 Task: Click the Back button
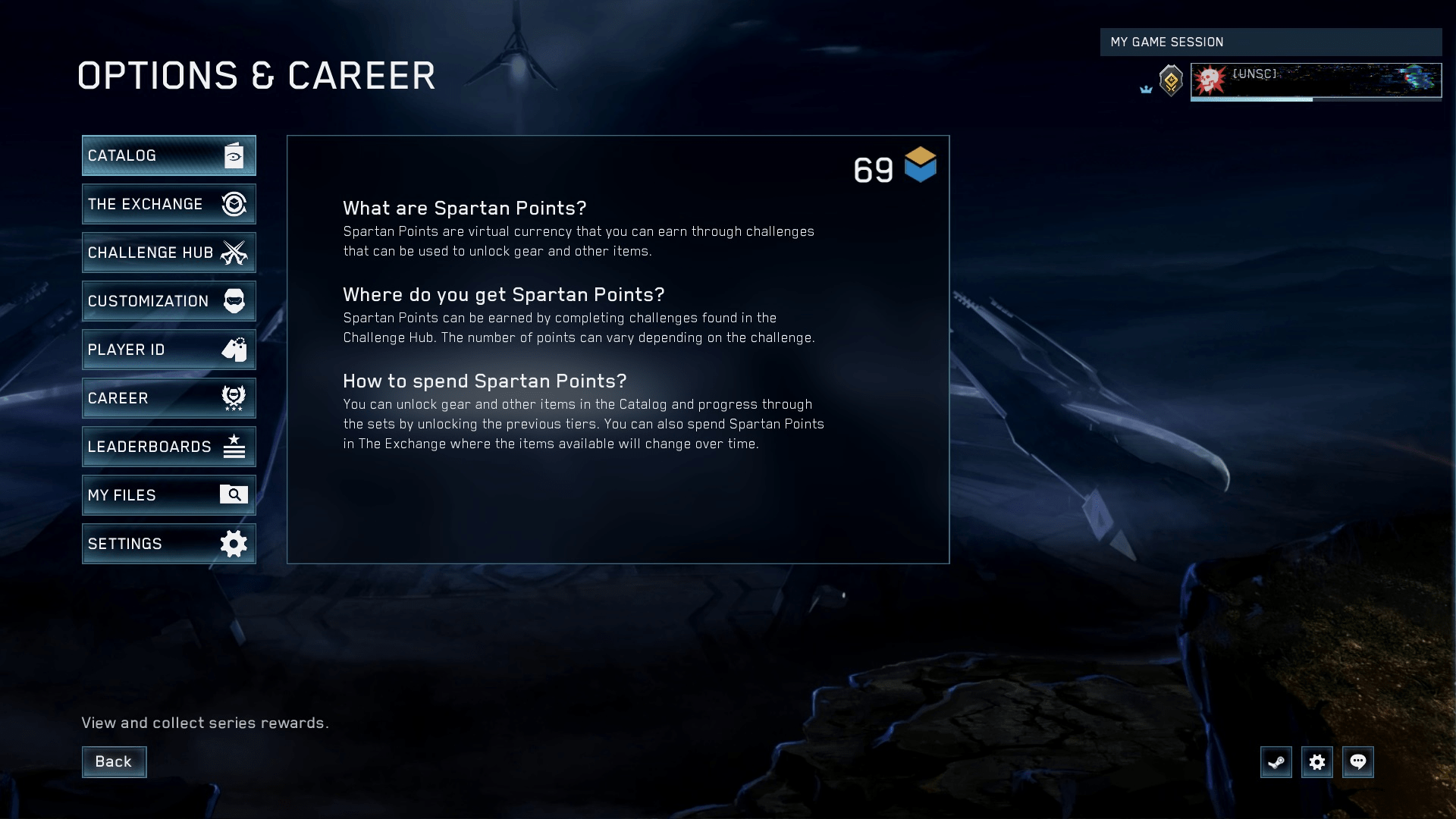[114, 761]
